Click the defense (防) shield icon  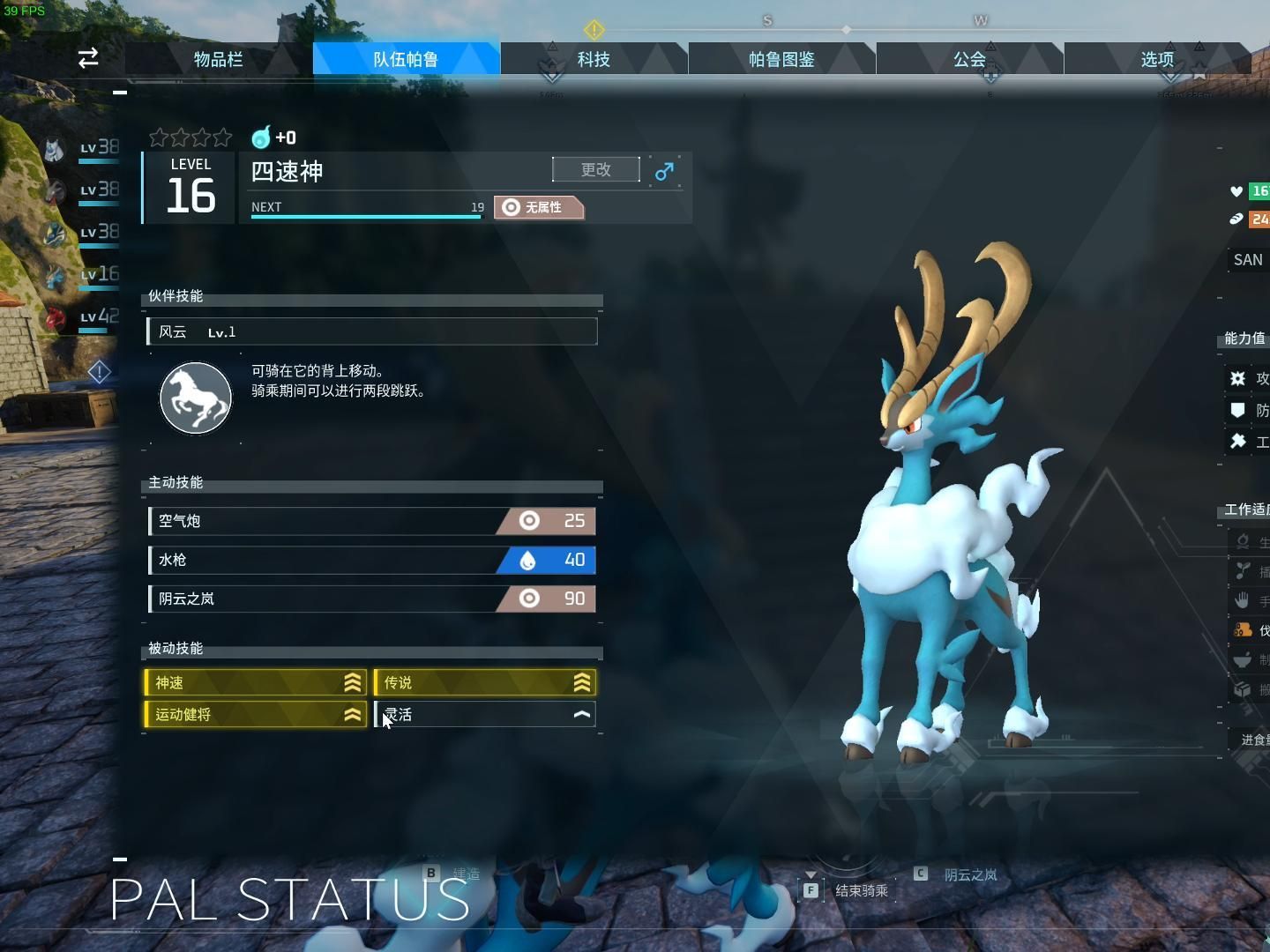1239,411
